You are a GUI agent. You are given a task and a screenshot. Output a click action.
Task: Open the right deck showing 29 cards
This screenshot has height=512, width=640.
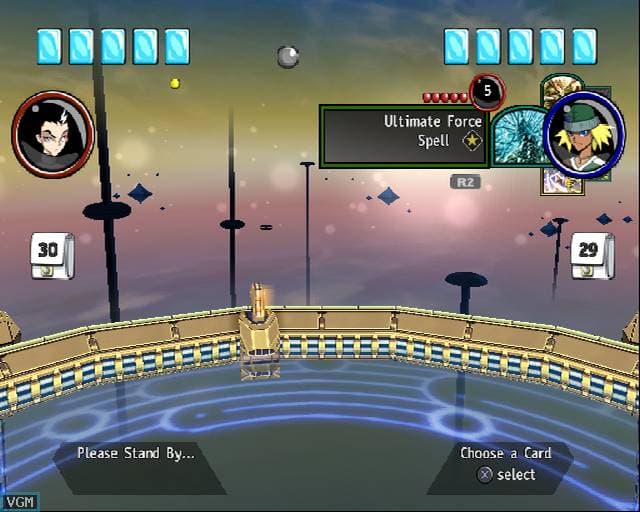click(x=591, y=255)
